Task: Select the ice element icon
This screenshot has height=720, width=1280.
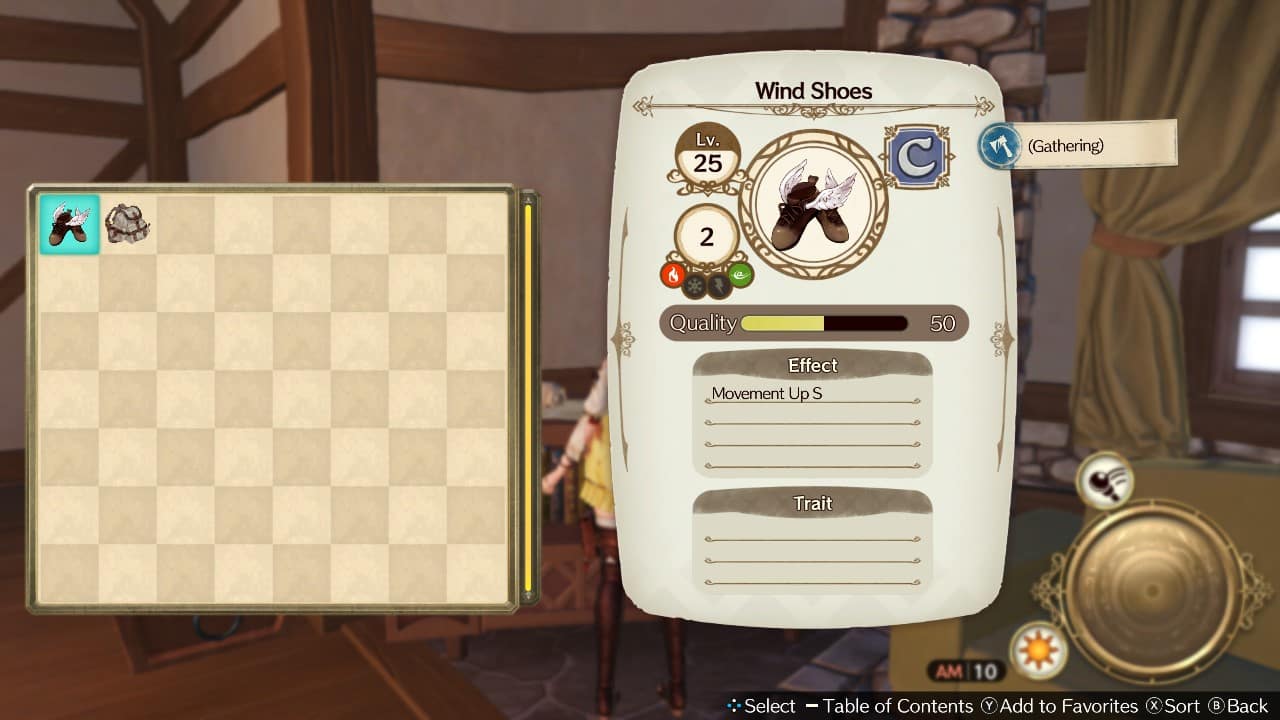Action: click(694, 285)
